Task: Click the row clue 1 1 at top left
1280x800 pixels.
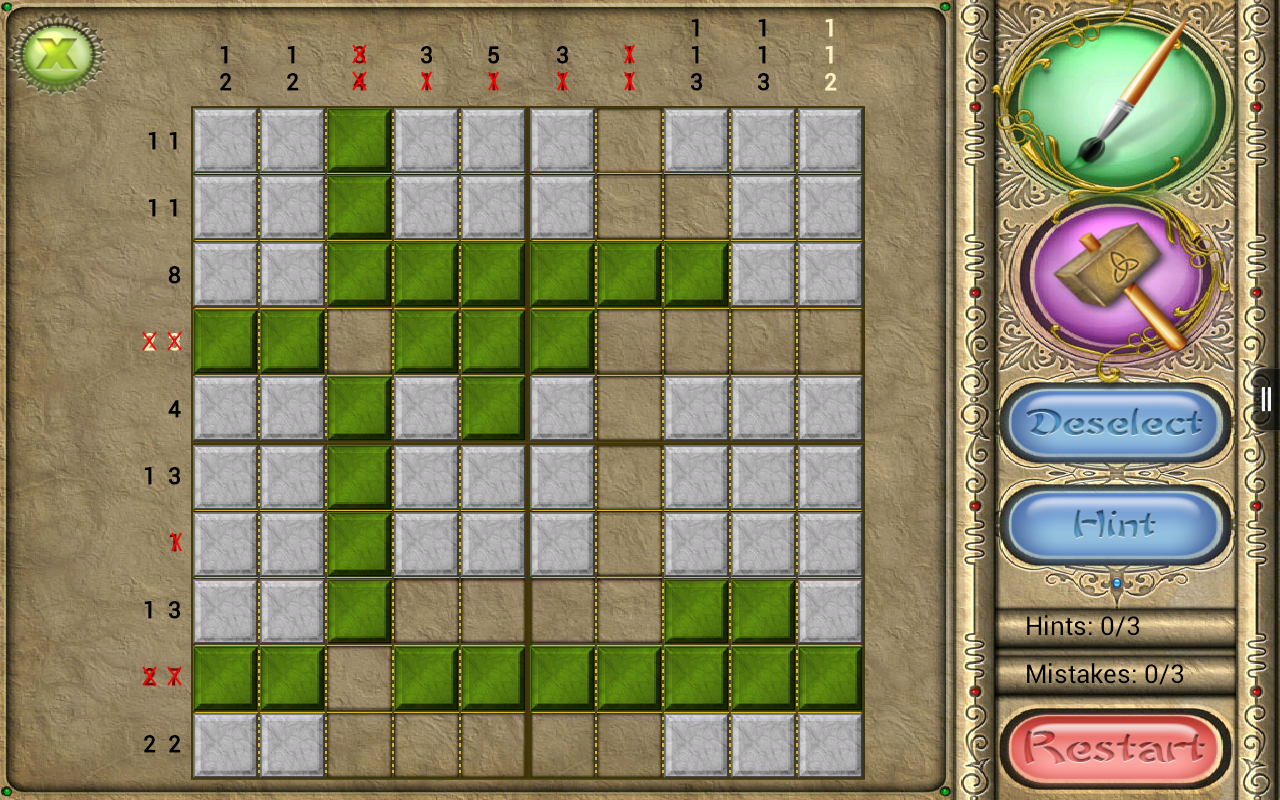Action: (165, 142)
